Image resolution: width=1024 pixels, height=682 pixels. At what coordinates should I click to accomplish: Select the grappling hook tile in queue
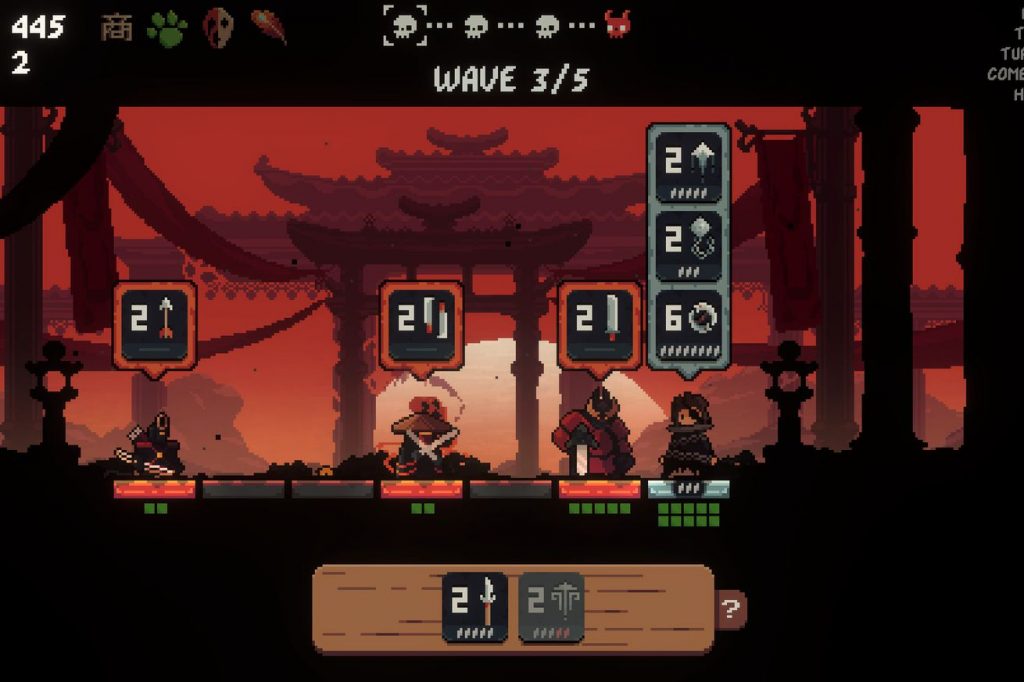(689, 245)
